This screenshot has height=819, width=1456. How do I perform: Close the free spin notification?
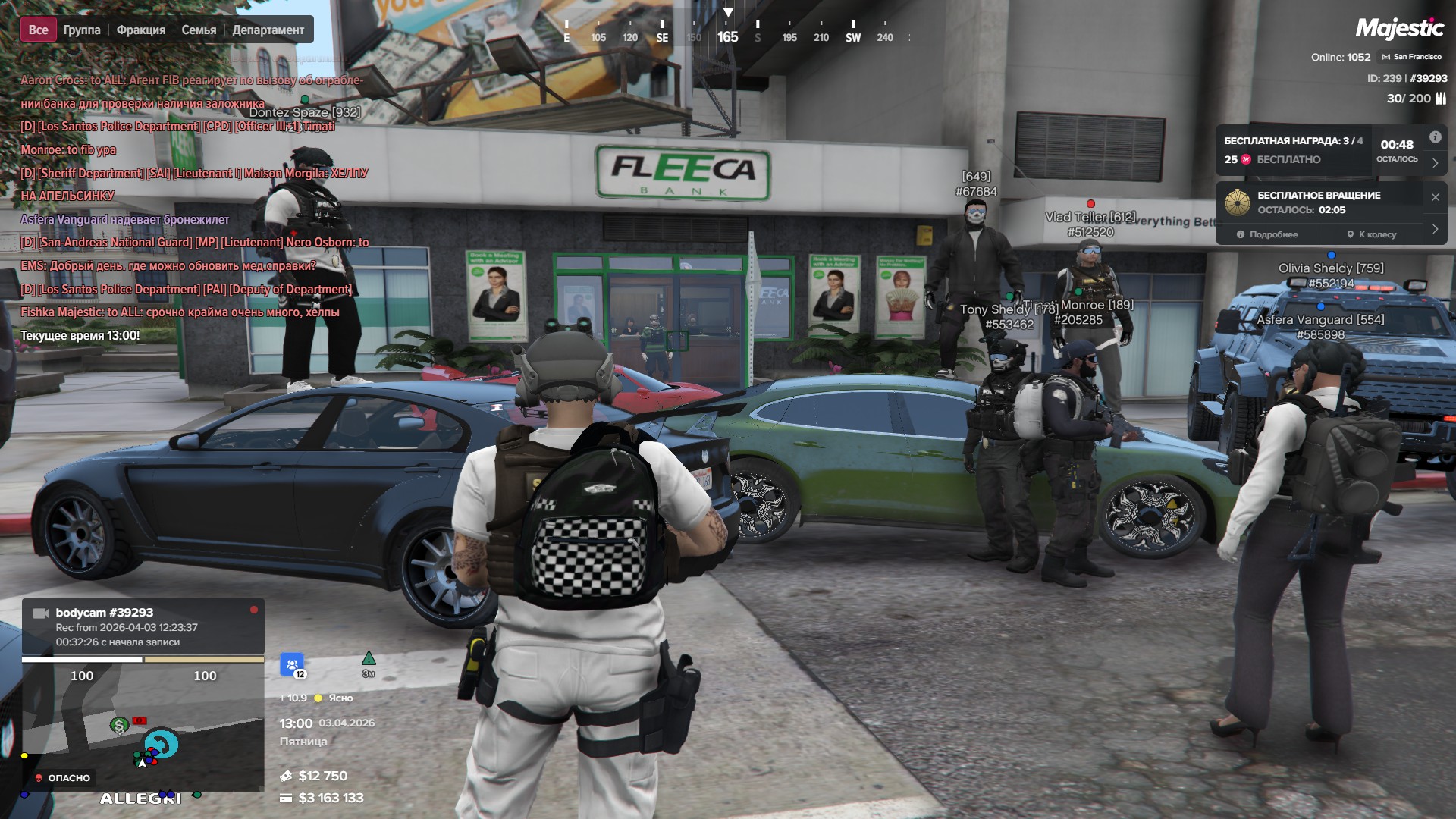tap(1435, 197)
